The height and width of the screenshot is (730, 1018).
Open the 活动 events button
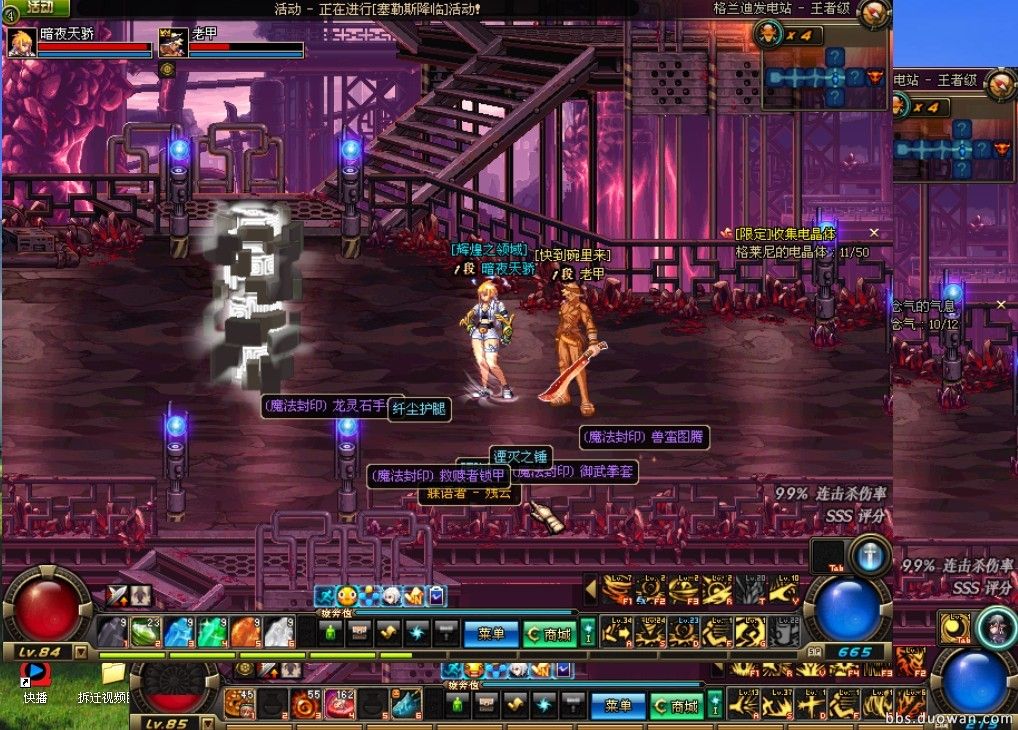[38, 8]
